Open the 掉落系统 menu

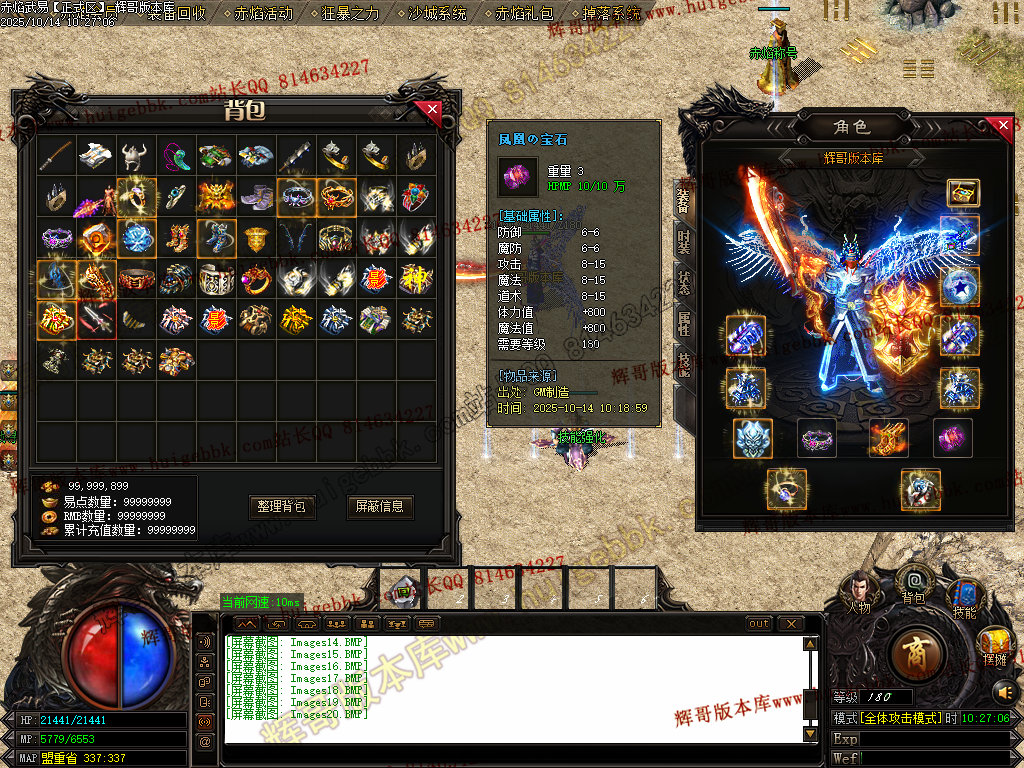[611, 14]
